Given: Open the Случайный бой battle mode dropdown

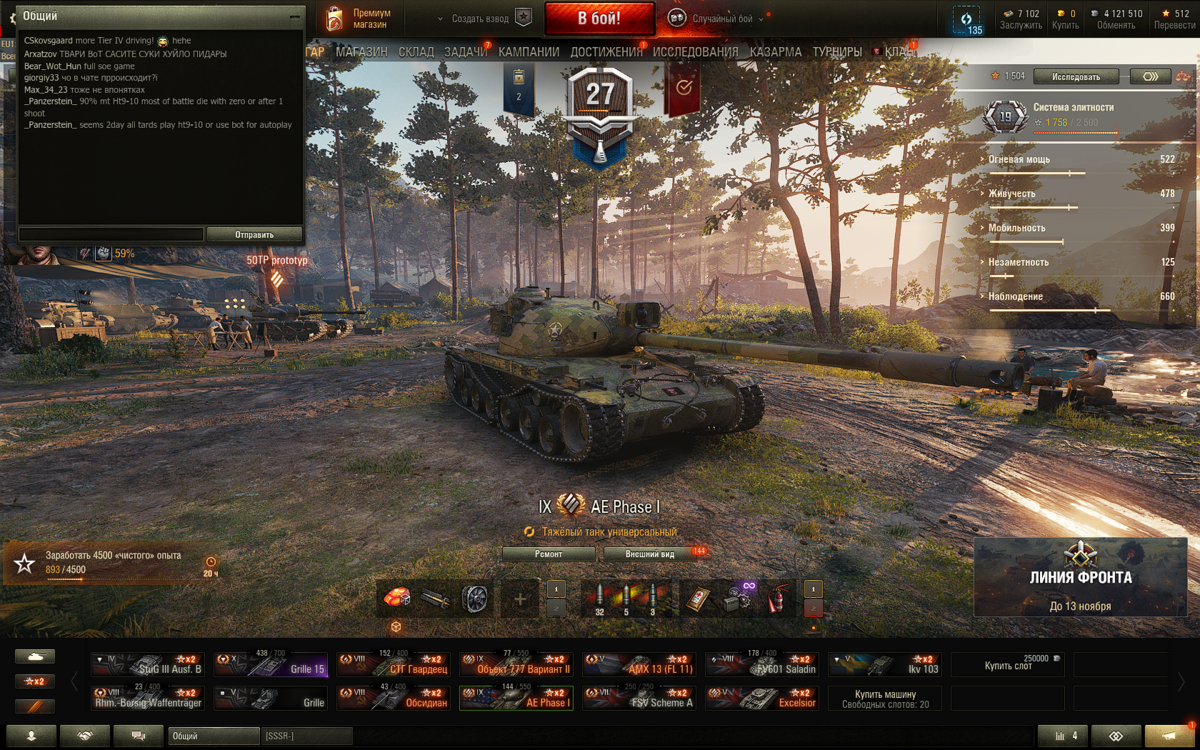Looking at the screenshot, I should (720, 19).
